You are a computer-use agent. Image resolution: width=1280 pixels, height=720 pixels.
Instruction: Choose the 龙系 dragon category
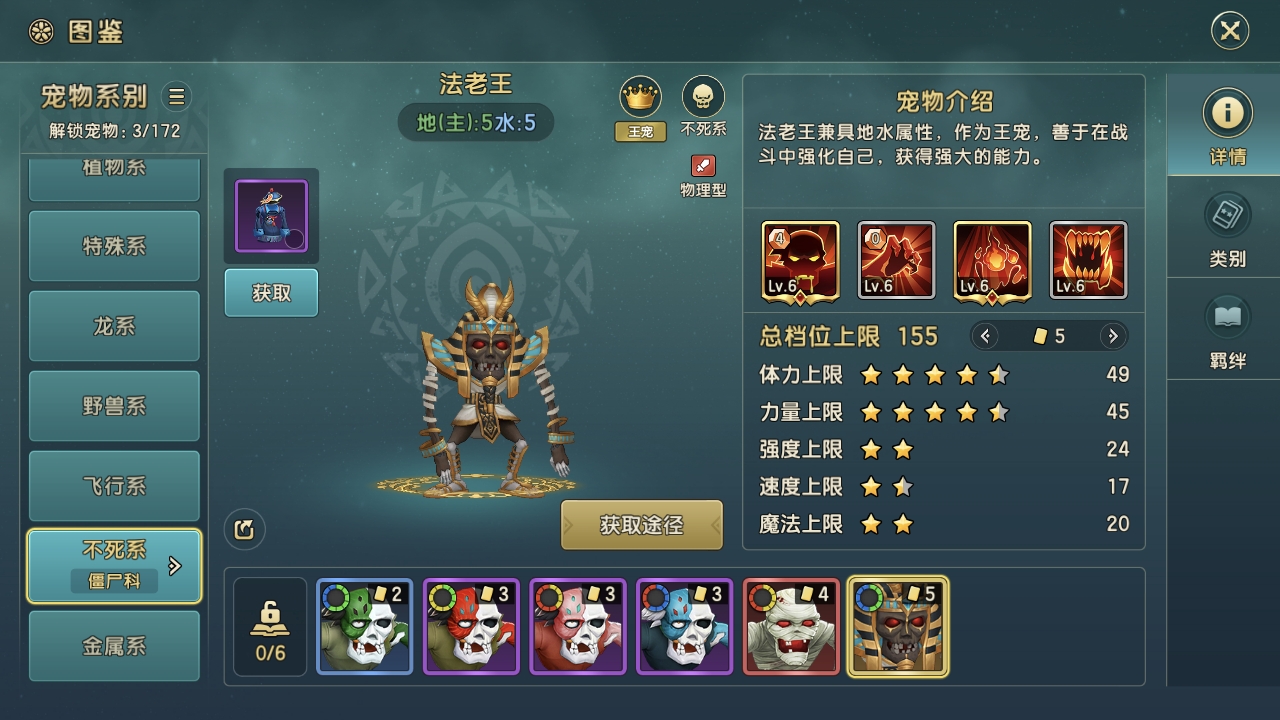tap(114, 326)
